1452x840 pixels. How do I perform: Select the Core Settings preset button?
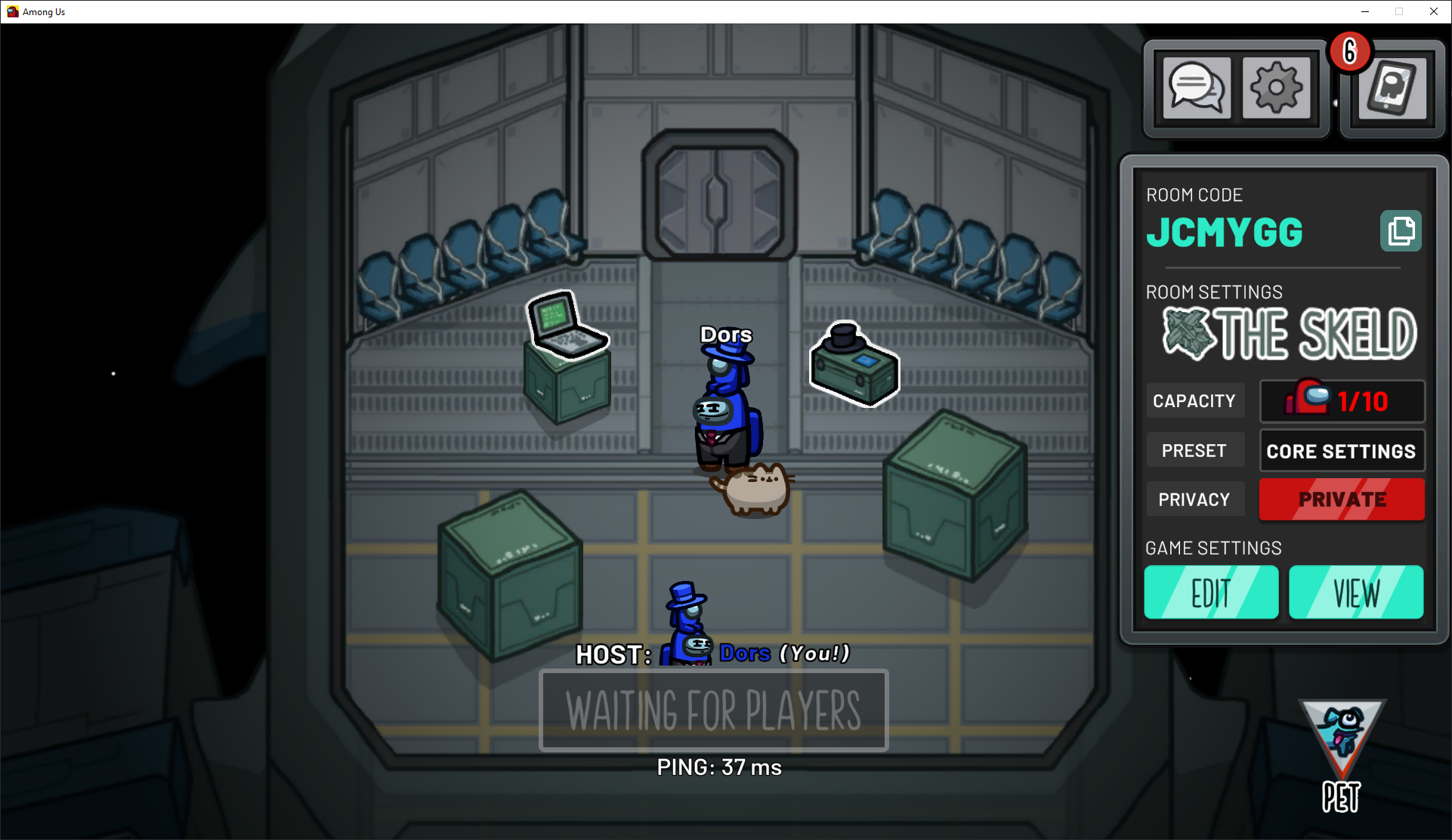[x=1342, y=451]
